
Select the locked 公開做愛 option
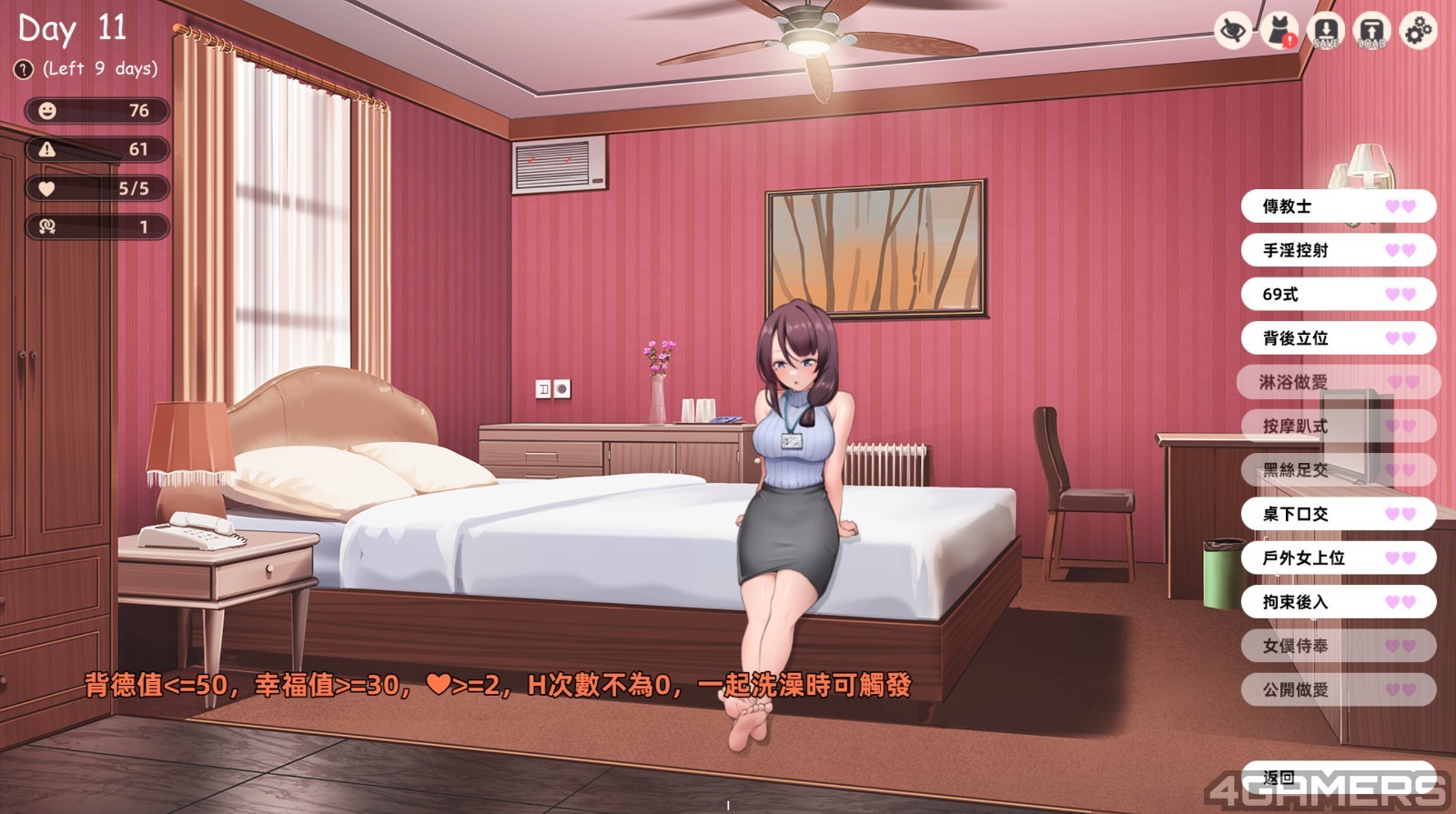pyautogui.click(x=1338, y=689)
